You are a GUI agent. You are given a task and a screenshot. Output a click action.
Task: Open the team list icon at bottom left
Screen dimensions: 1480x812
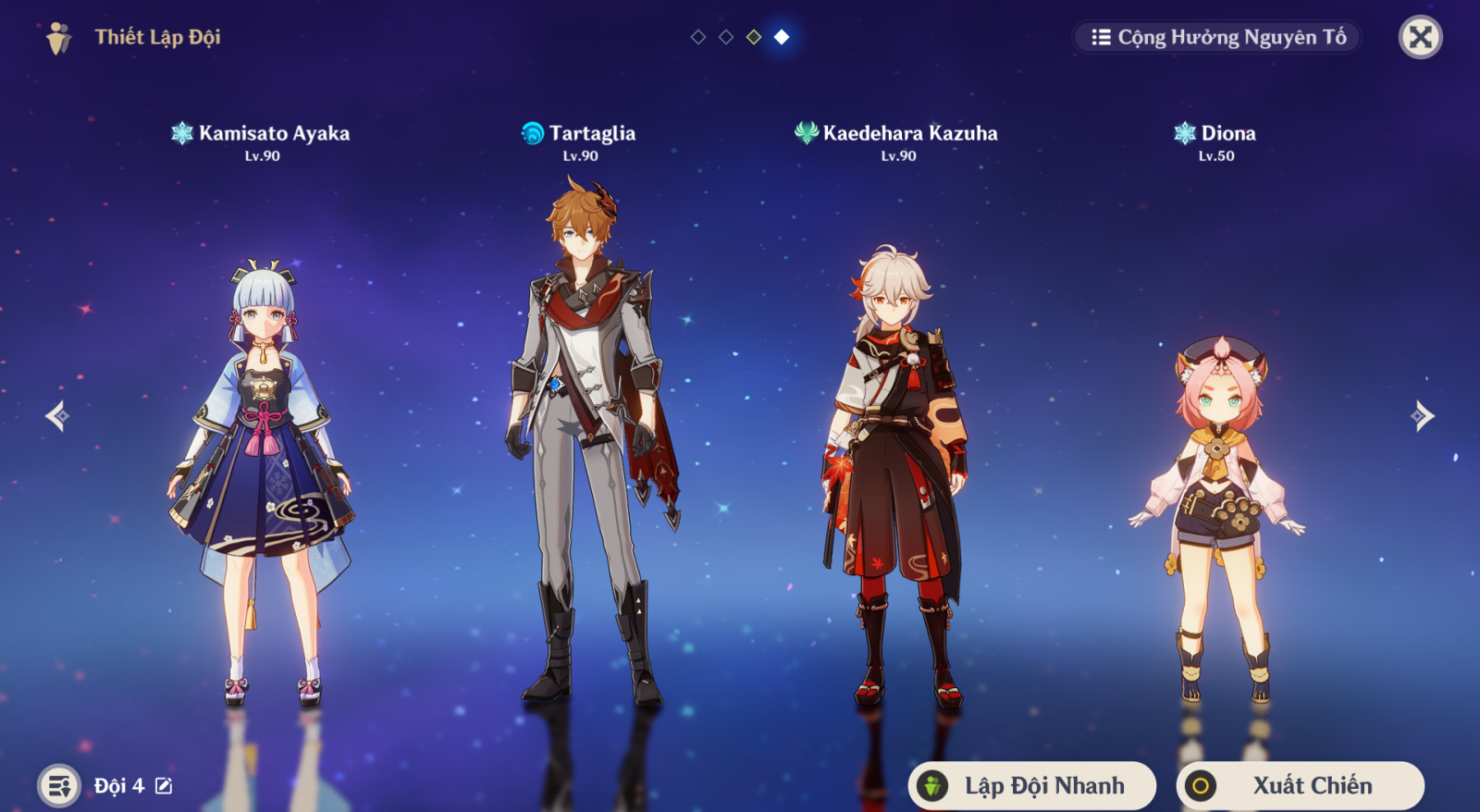59,785
